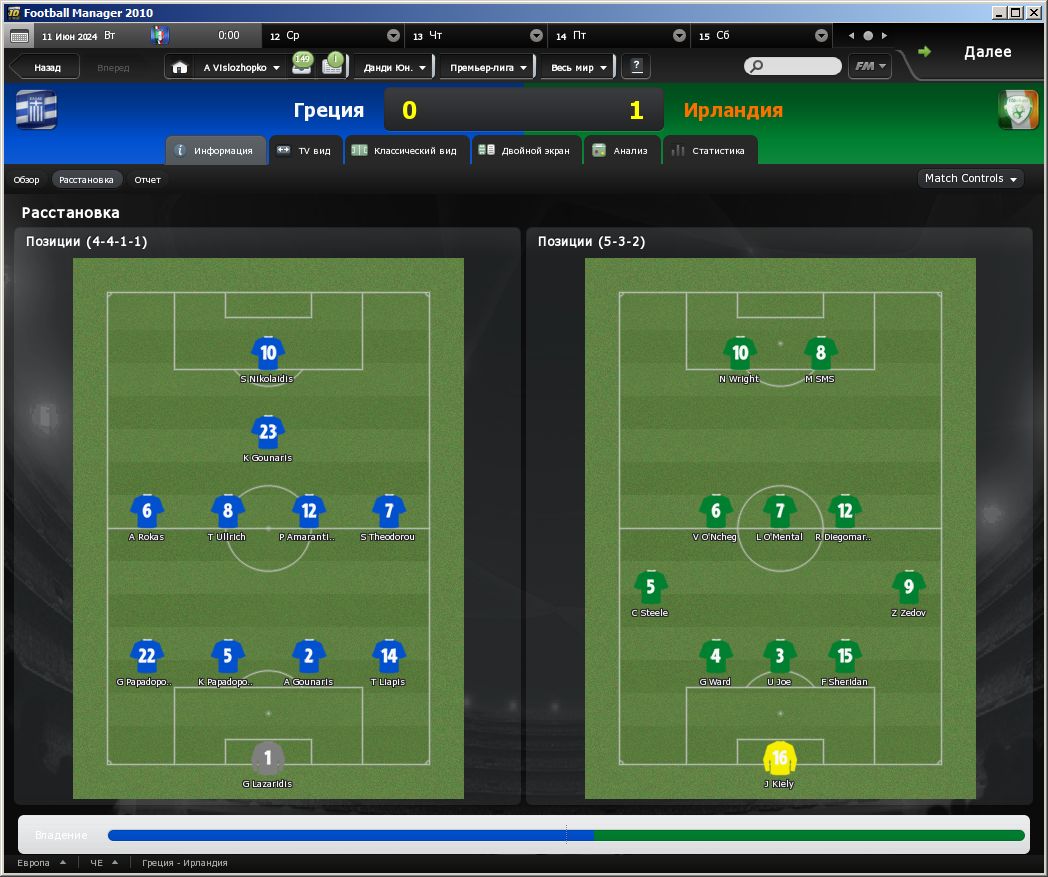Select Ireland goalkeeper J Kiely
1048x877 pixels.
(x=780, y=759)
